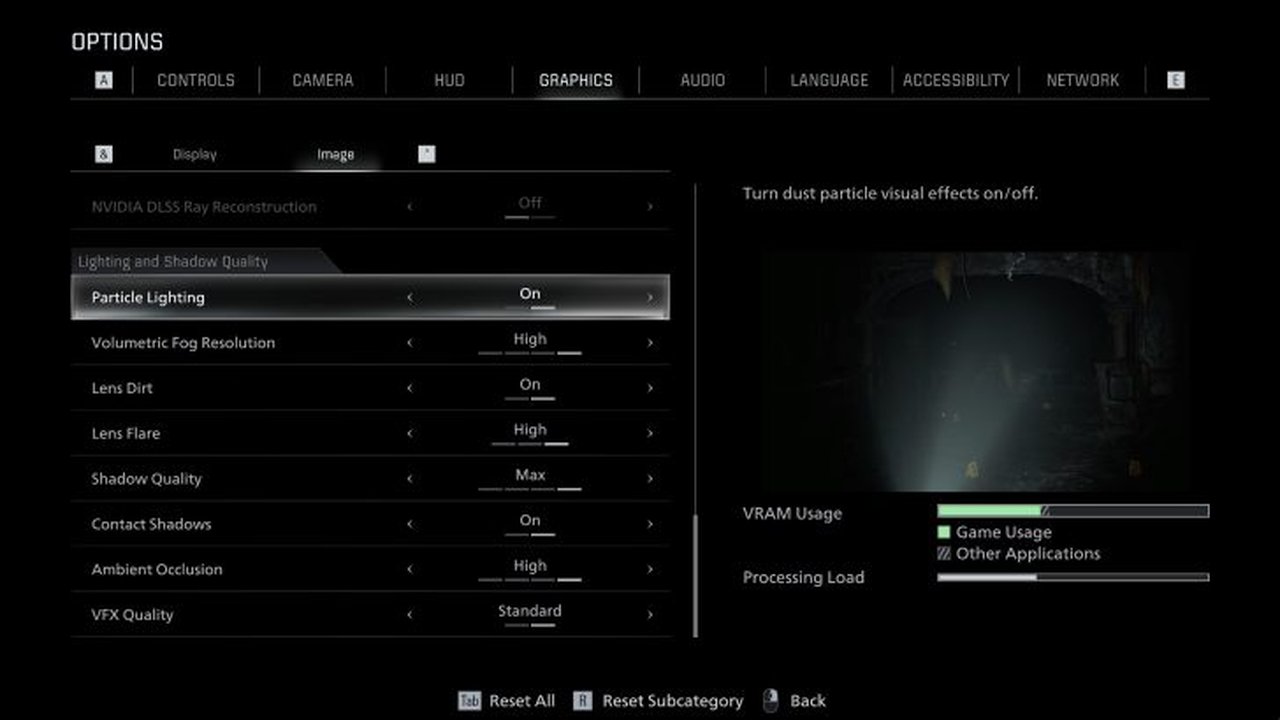
Task: Click left arrow for Lens Dirt
Action: coord(409,388)
